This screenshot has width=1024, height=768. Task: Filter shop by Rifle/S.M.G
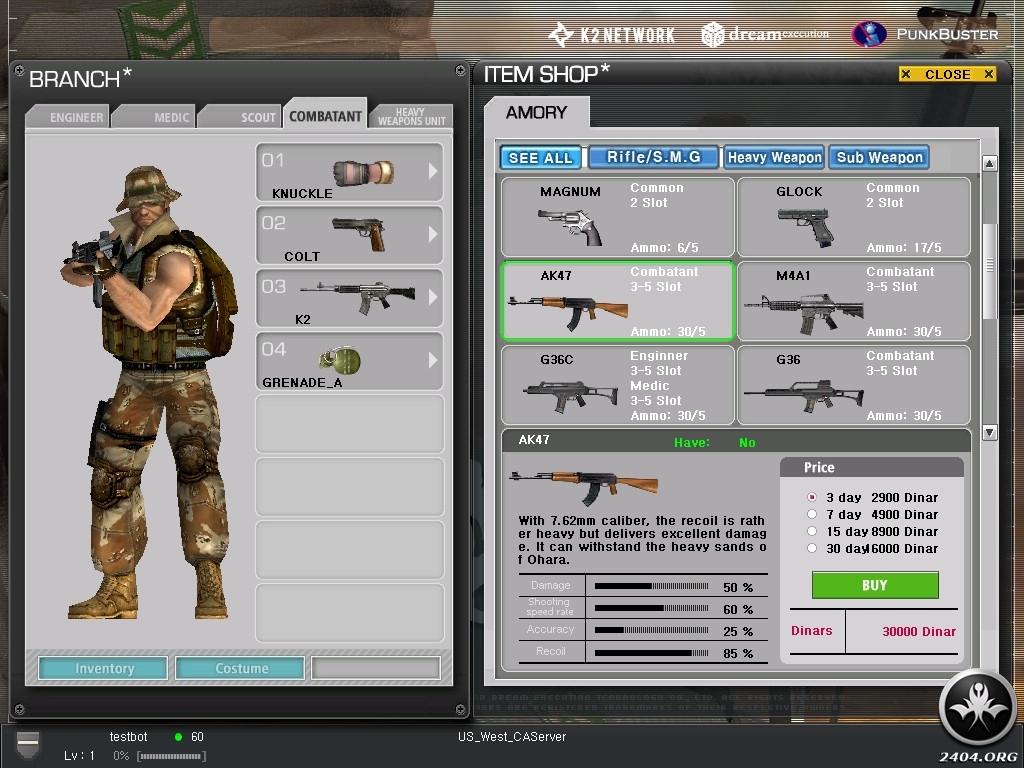pos(654,157)
